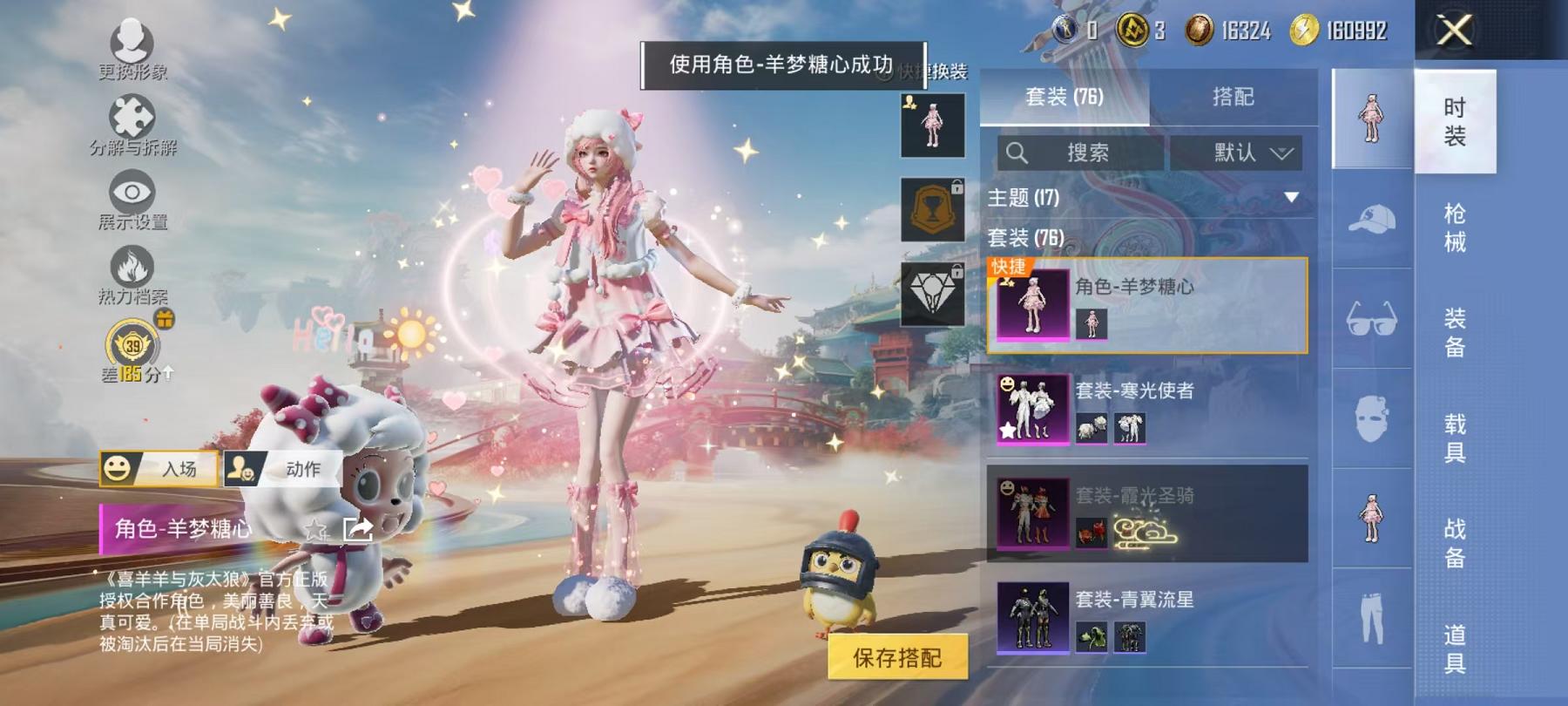
Task: Switch to the 搭配 tab
Action: click(x=1233, y=97)
